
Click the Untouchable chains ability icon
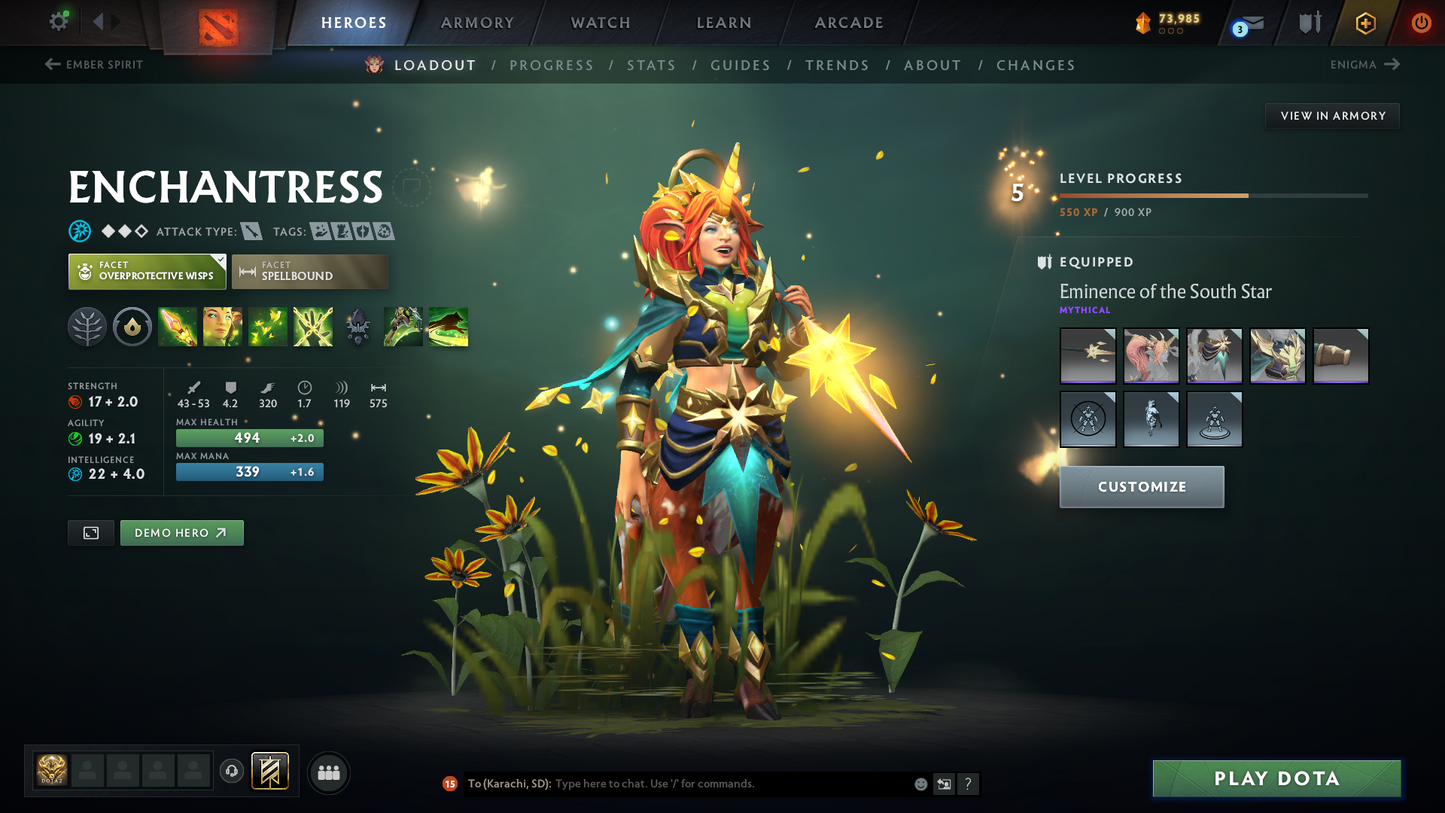(313, 326)
